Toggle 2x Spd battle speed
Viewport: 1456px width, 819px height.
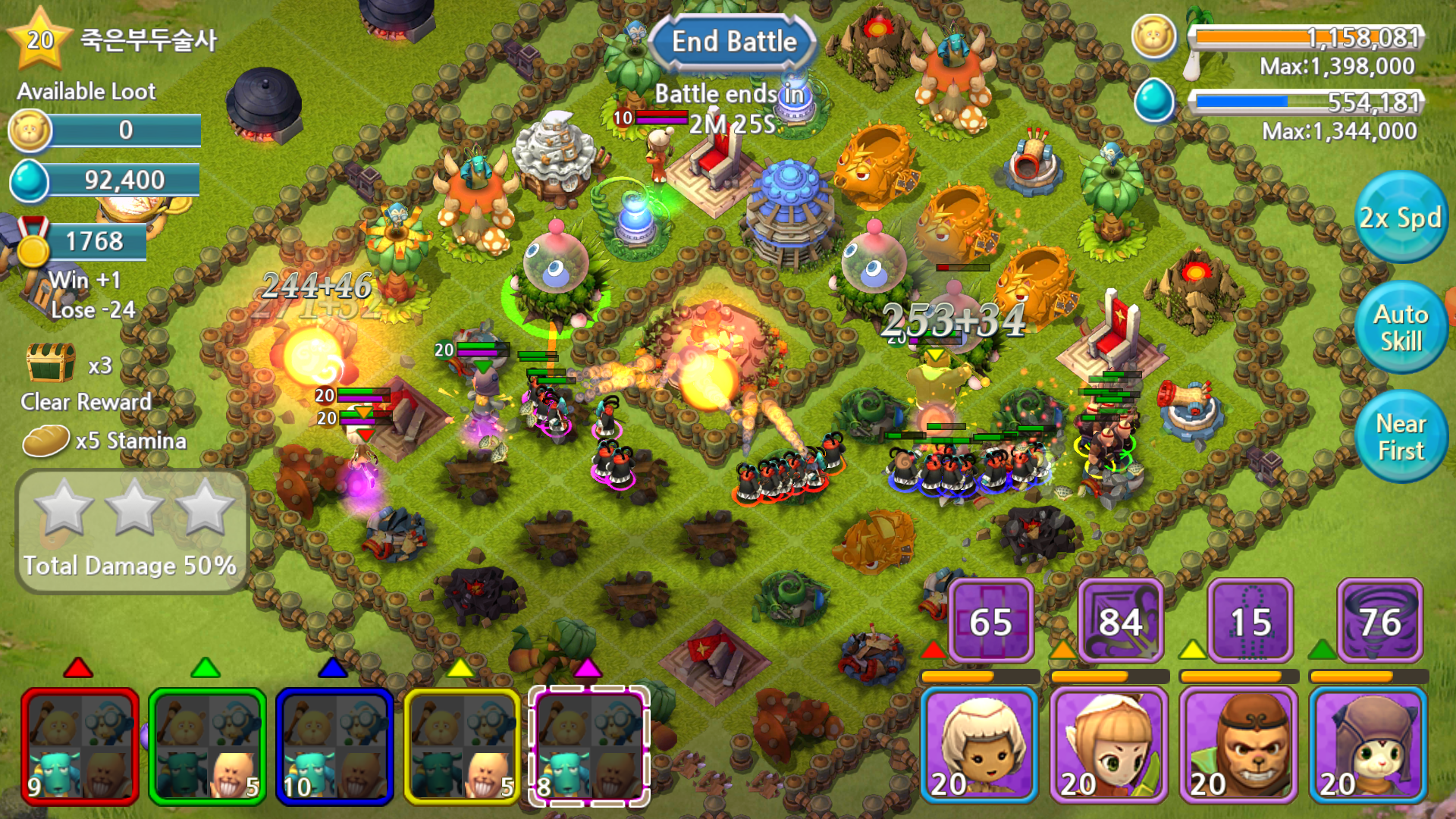click(x=1401, y=220)
